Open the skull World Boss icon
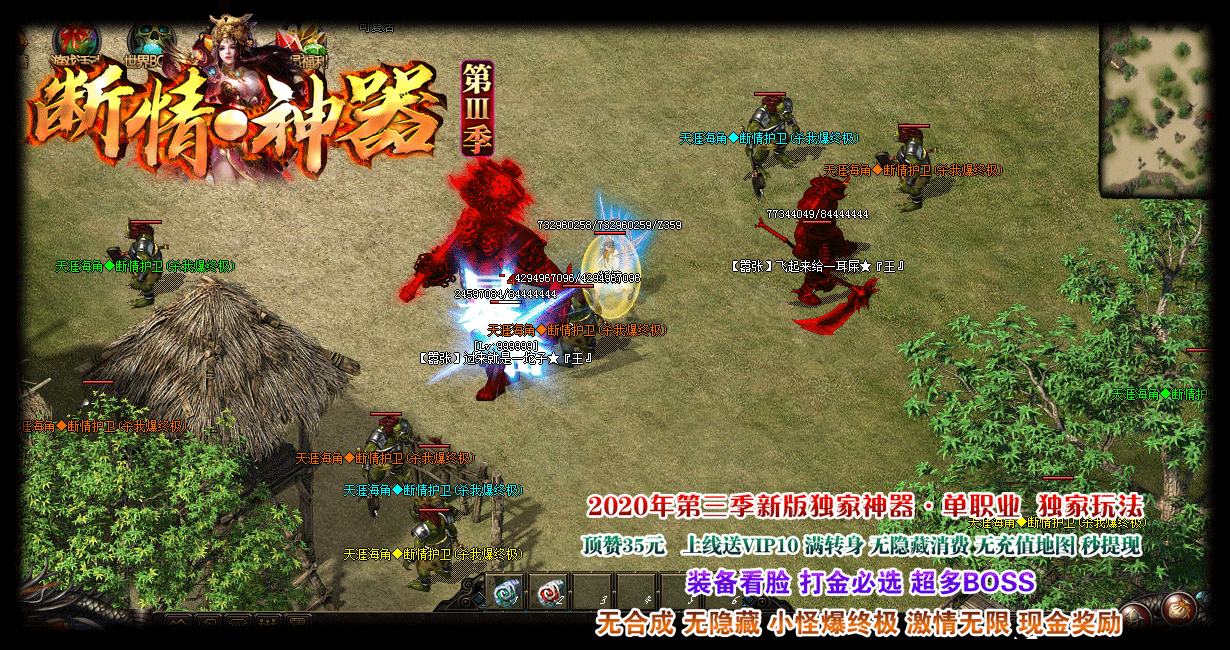This screenshot has height=650, width=1230. (152, 44)
